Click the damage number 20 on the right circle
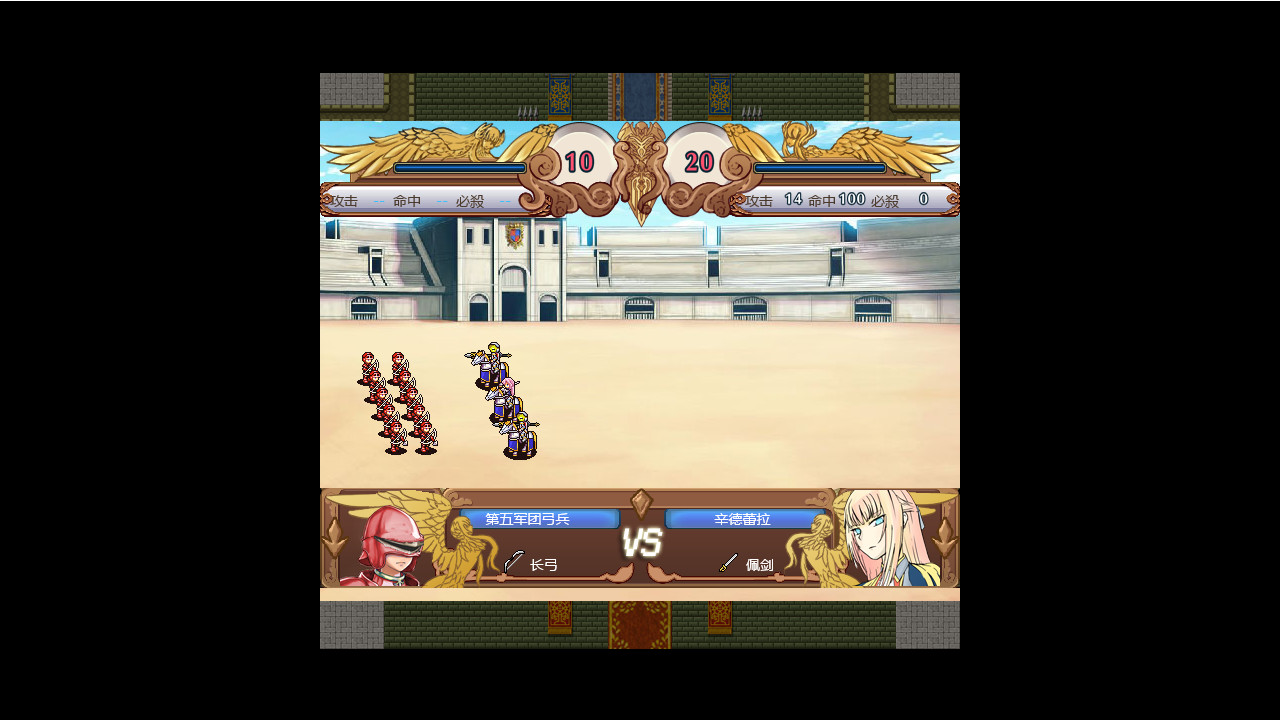This screenshot has height=720, width=1280. (x=697, y=159)
